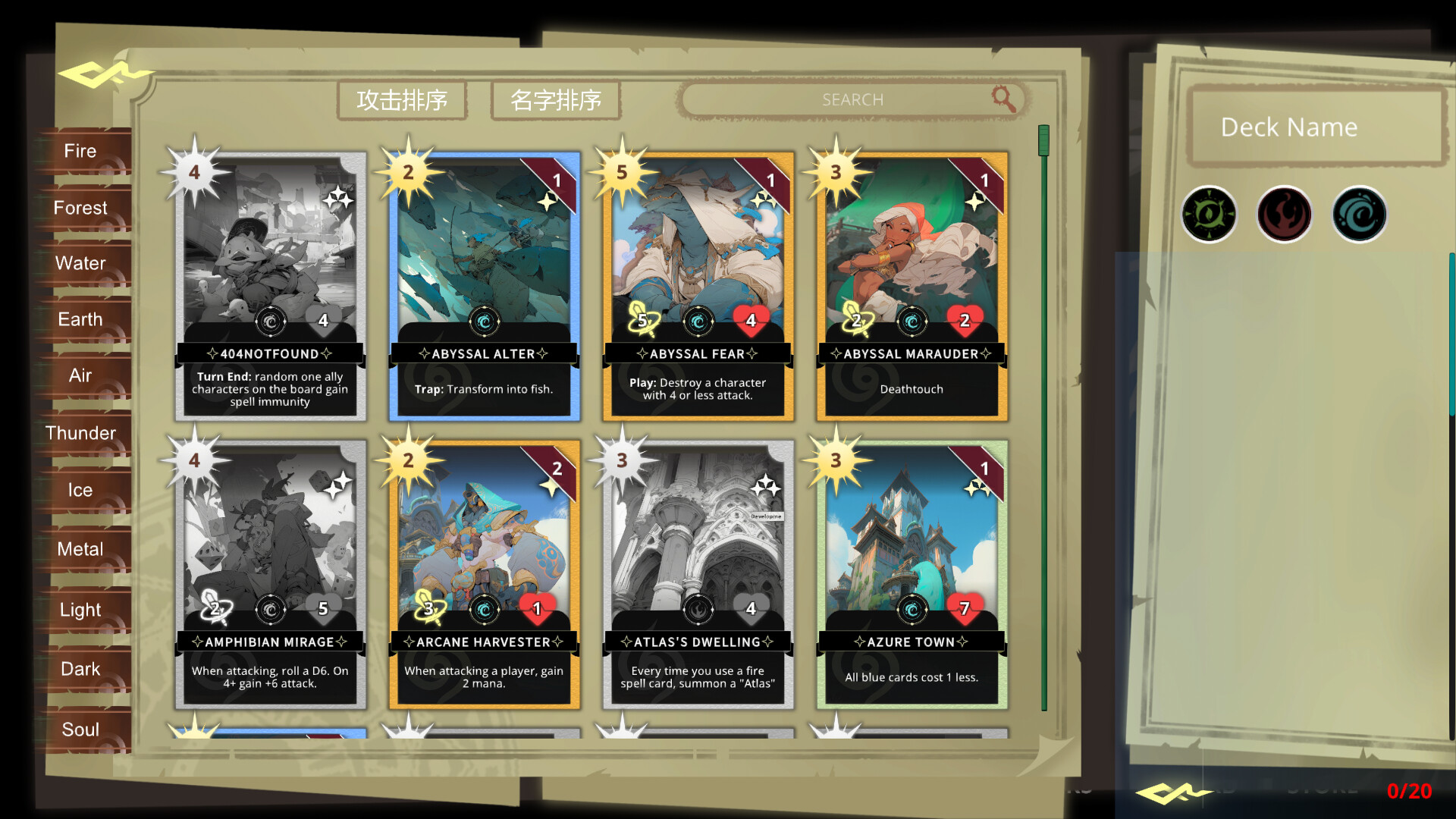The width and height of the screenshot is (1456, 819).
Task: Select the Dark filter in the sidebar
Action: 79,669
